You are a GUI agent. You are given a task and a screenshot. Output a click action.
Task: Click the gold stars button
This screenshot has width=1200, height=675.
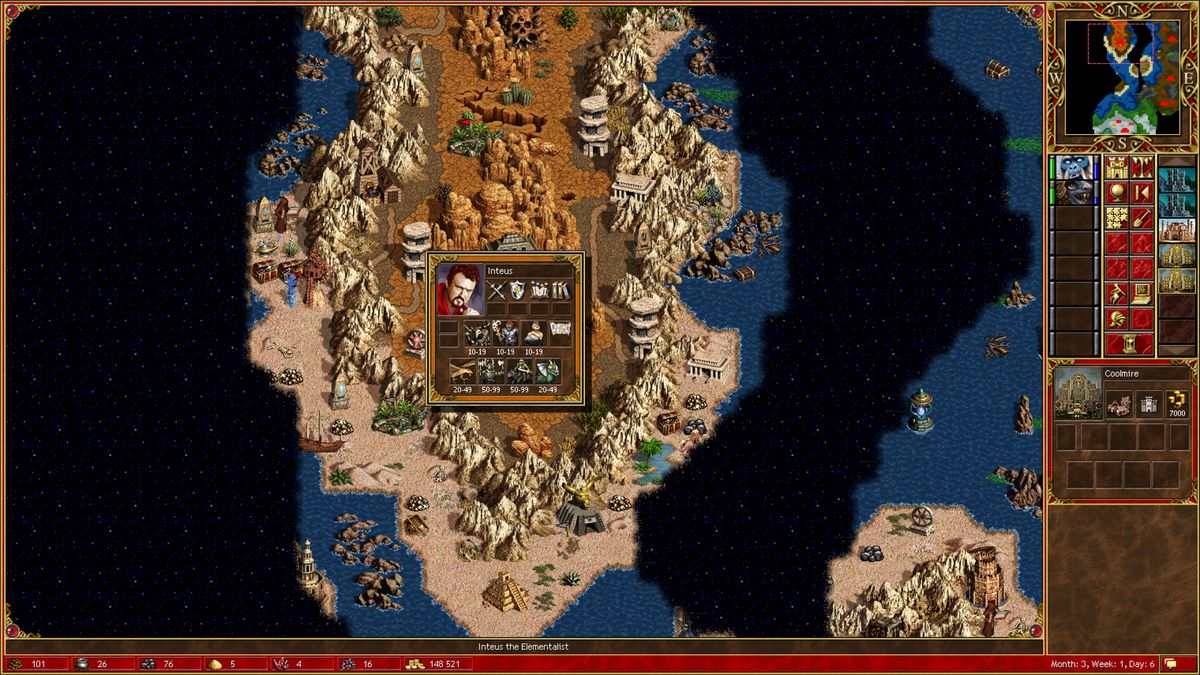coord(1116,218)
